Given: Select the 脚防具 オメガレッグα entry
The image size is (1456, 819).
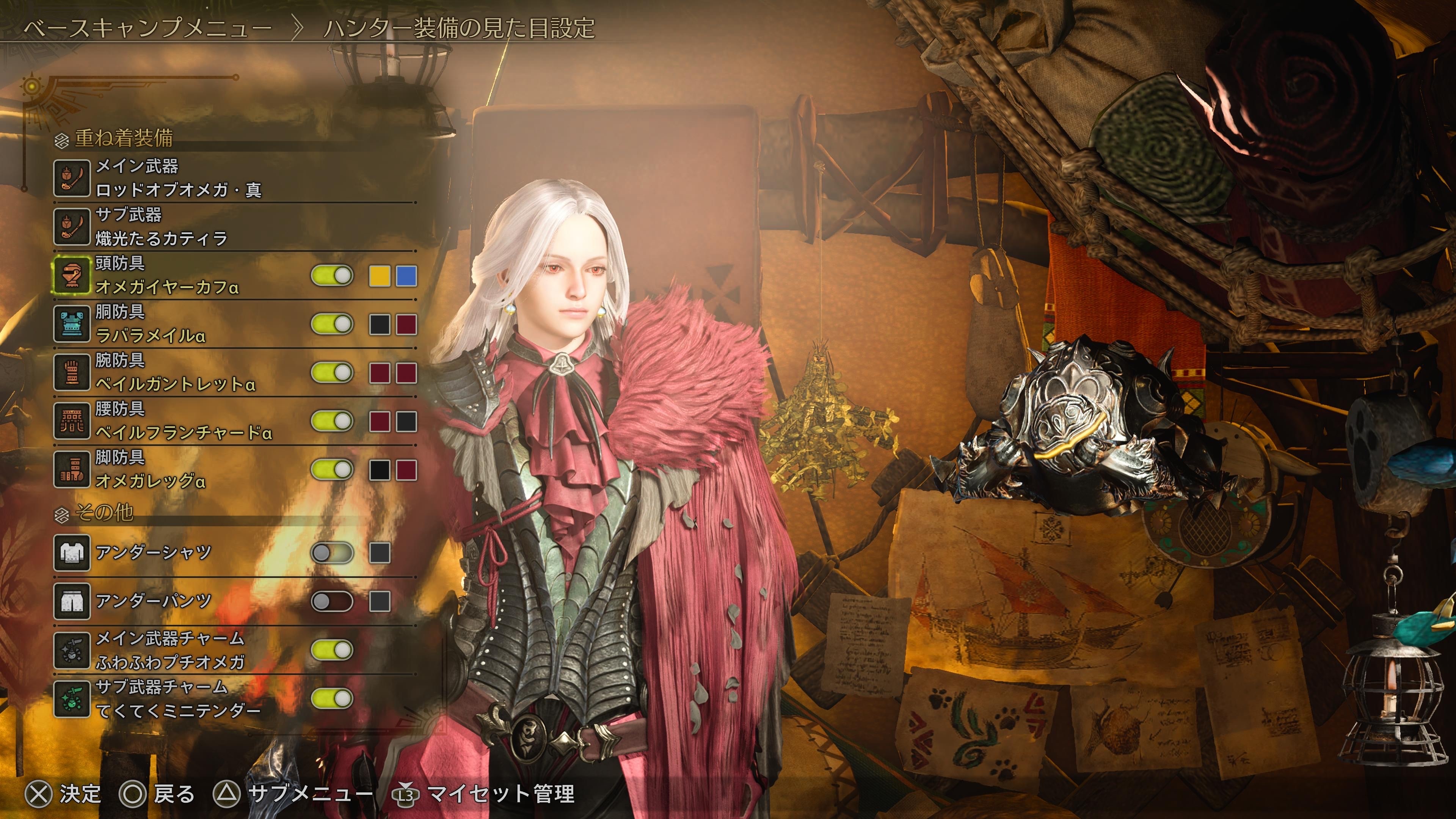Looking at the screenshot, I should [150, 470].
